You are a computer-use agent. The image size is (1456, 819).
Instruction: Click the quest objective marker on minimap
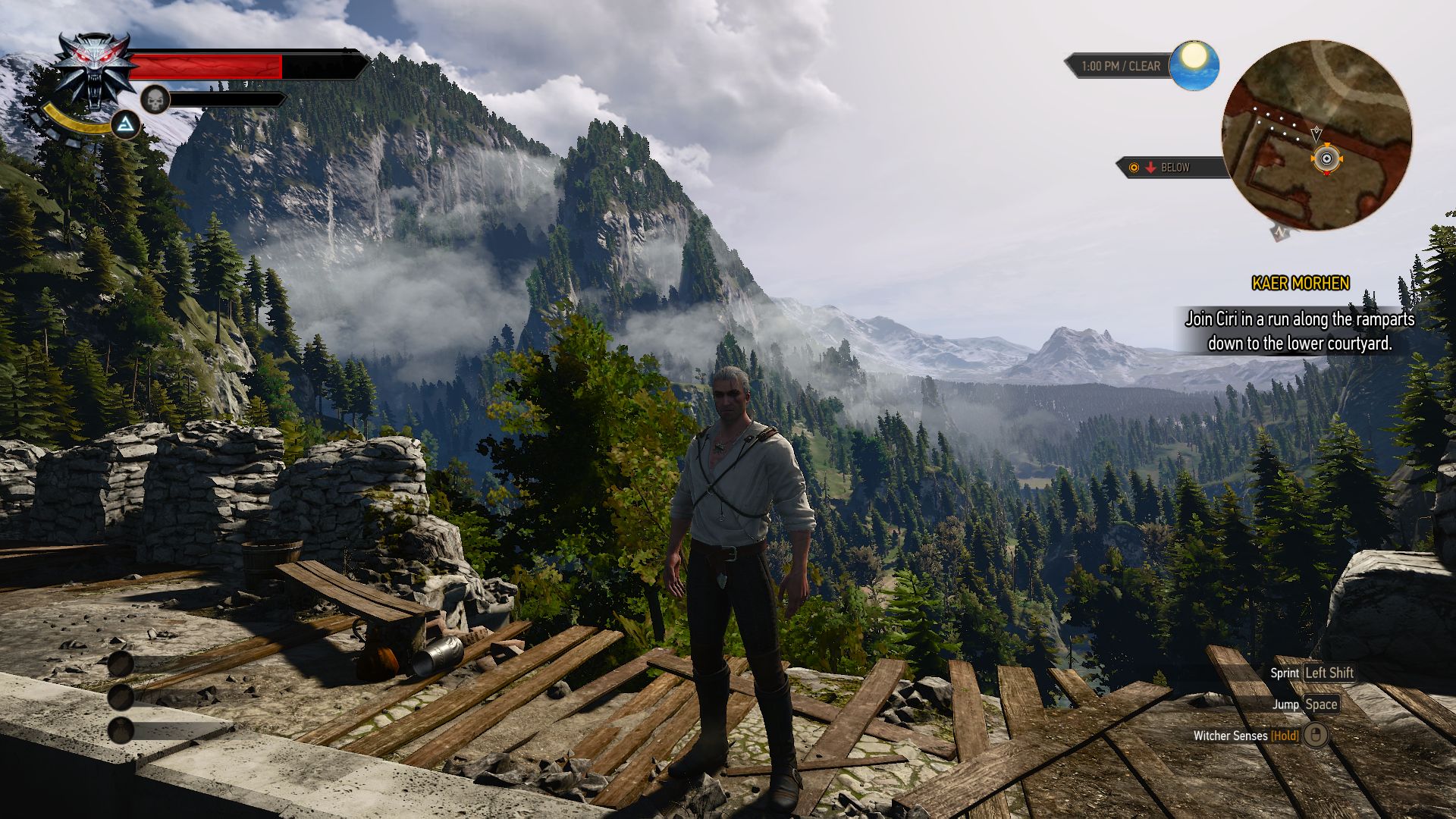click(x=1326, y=159)
